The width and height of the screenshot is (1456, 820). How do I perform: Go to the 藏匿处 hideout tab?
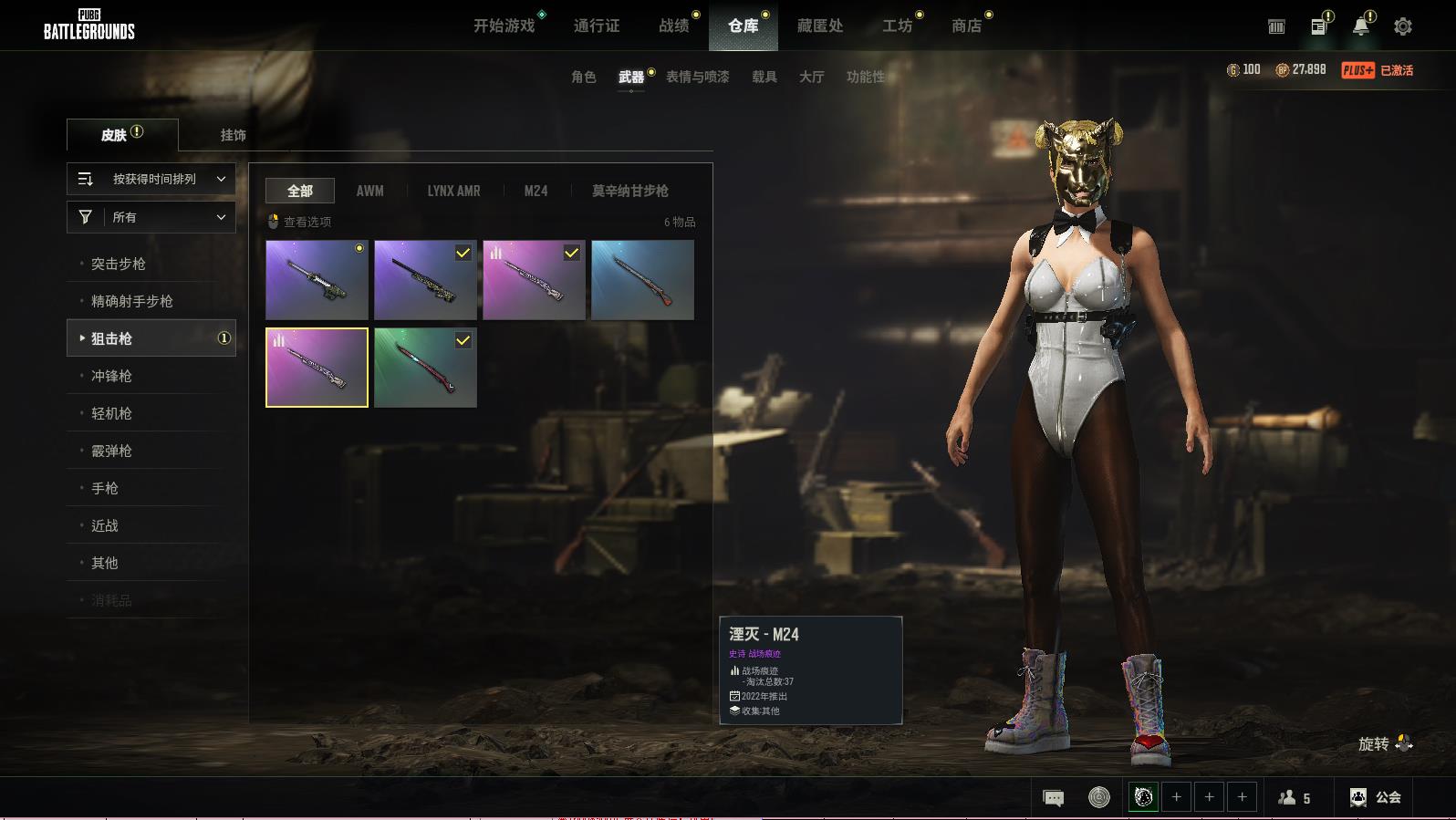[x=819, y=26]
